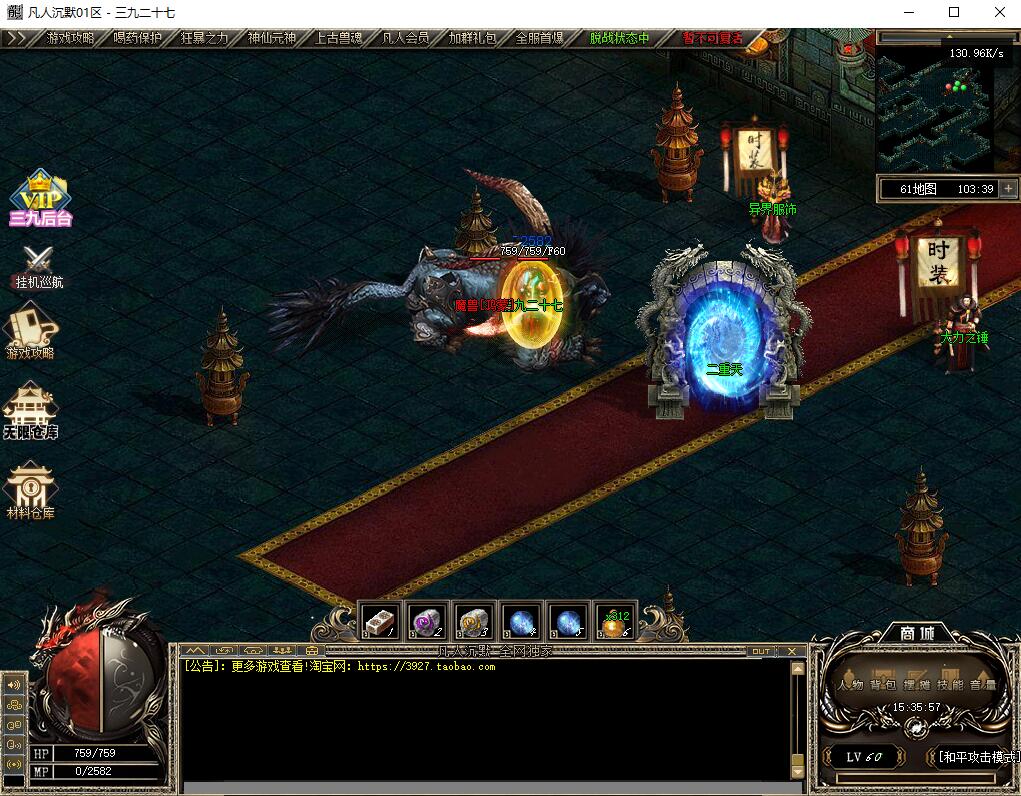The image size is (1021, 796).
Task: Claim the 加群礼包 gift pack entry
Action: point(473,38)
